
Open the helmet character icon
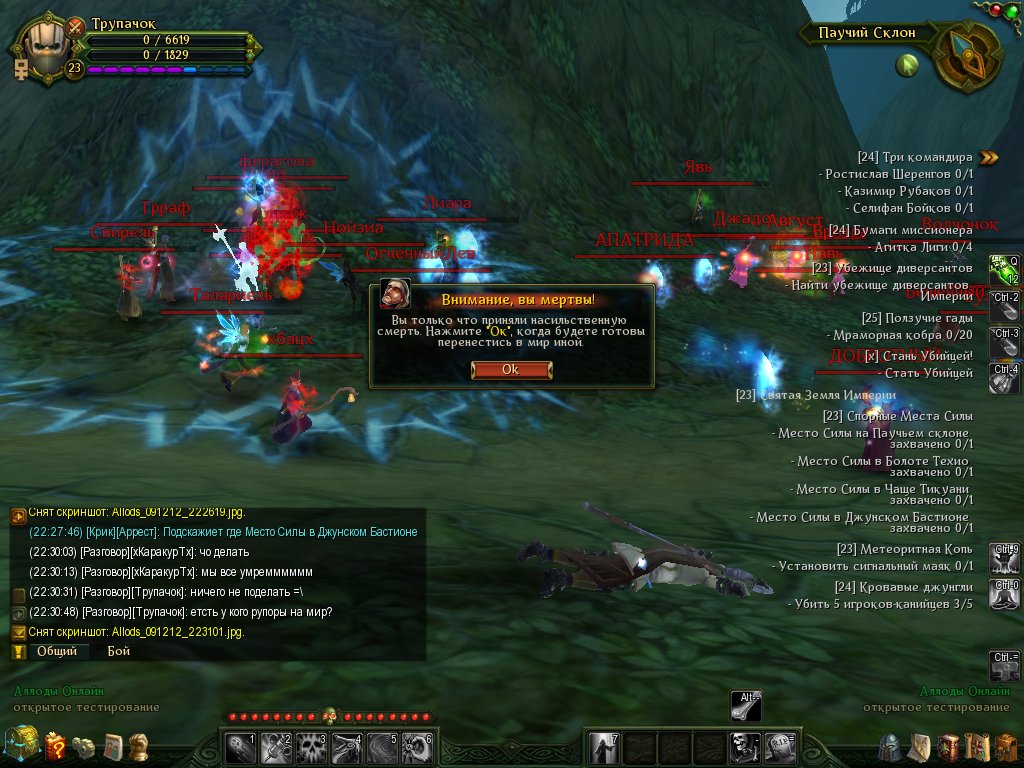891,746
